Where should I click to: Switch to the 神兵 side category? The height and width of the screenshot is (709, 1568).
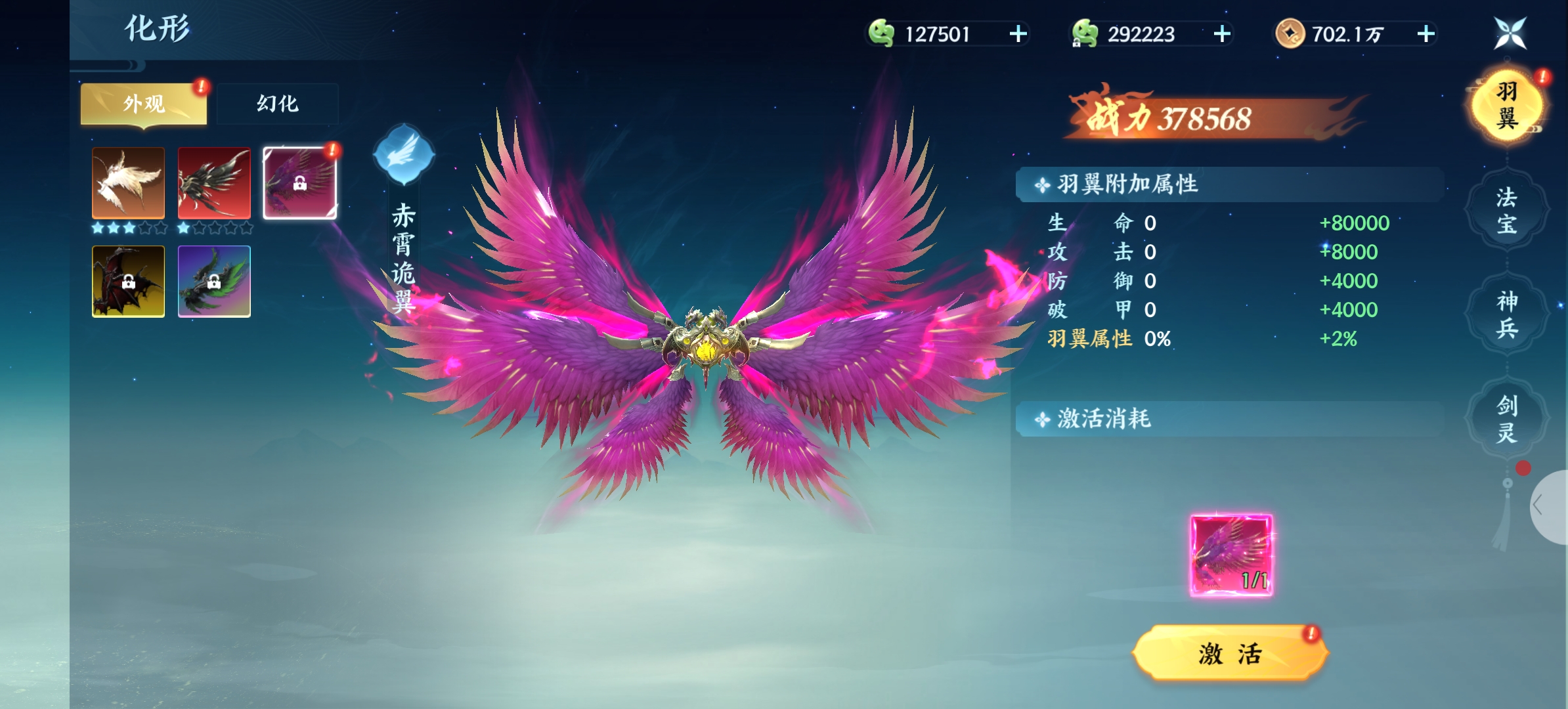pos(1506,314)
